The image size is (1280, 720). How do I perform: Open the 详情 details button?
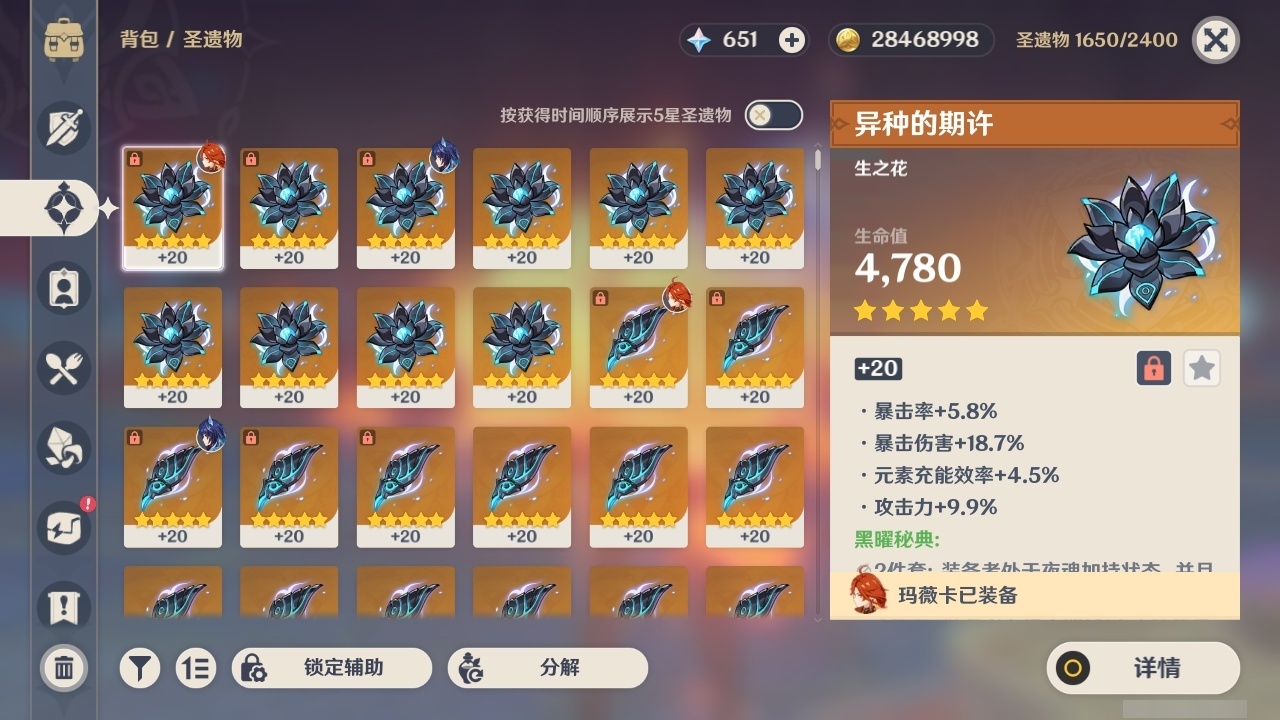coord(1142,668)
